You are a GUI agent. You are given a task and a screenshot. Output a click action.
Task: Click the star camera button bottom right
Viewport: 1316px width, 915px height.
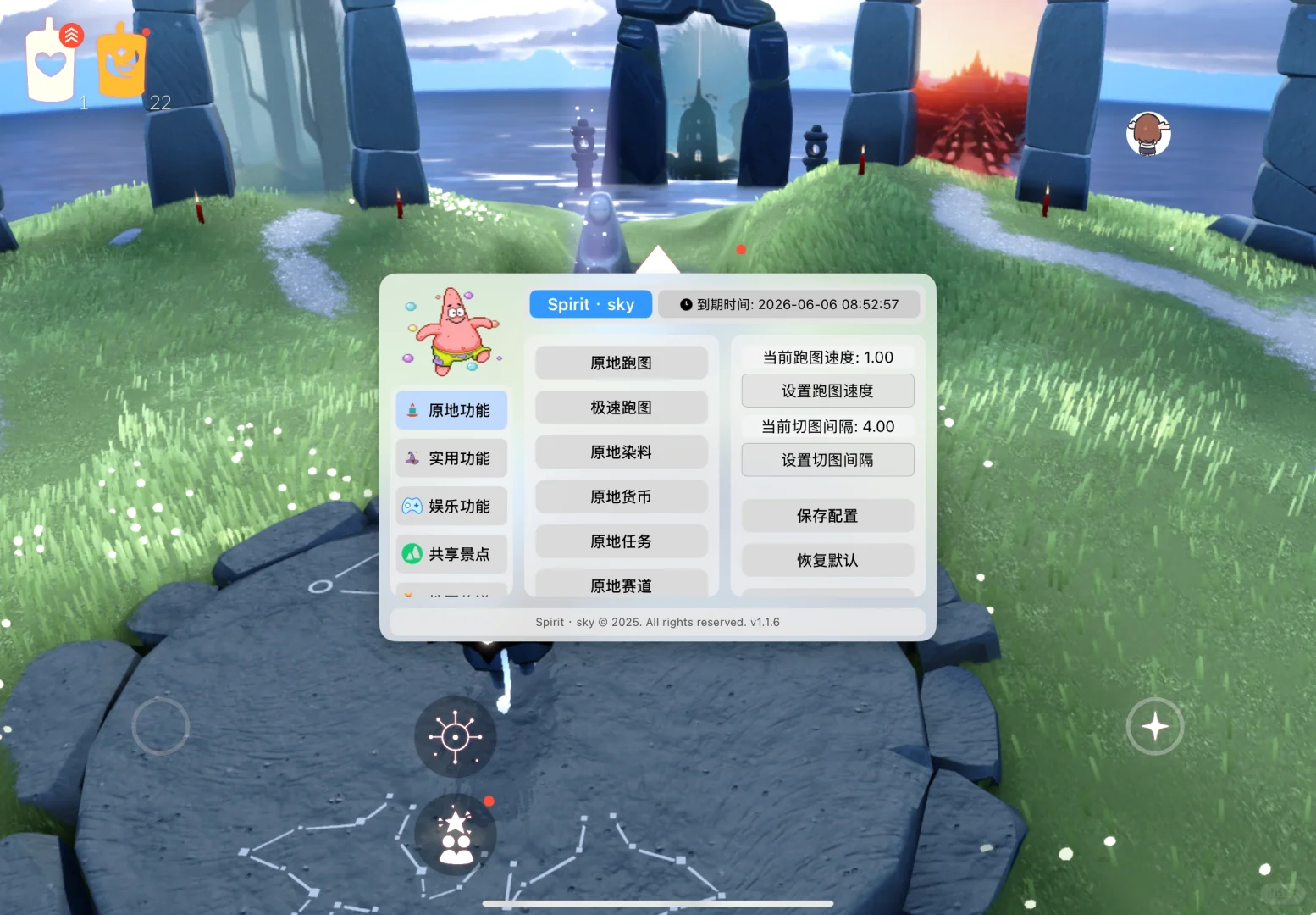pyautogui.click(x=1154, y=726)
